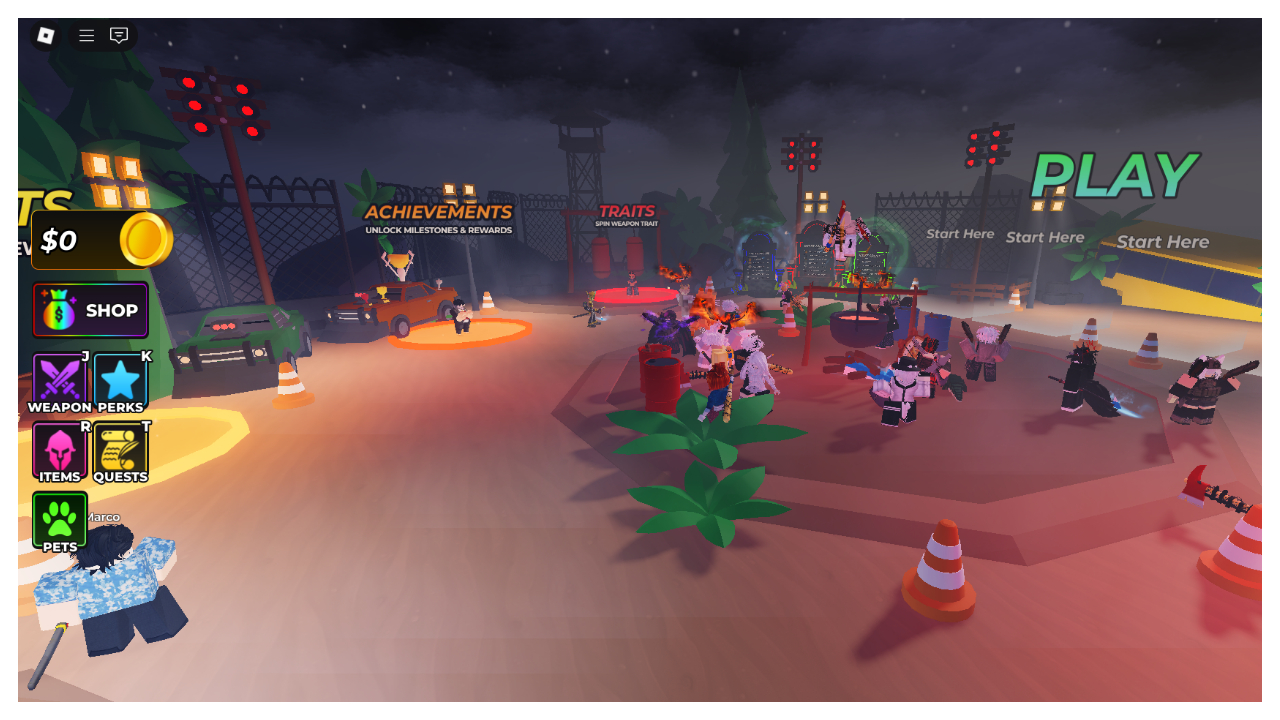Click SPIN WEAPON TRAIT subtitle text

(x=626, y=225)
